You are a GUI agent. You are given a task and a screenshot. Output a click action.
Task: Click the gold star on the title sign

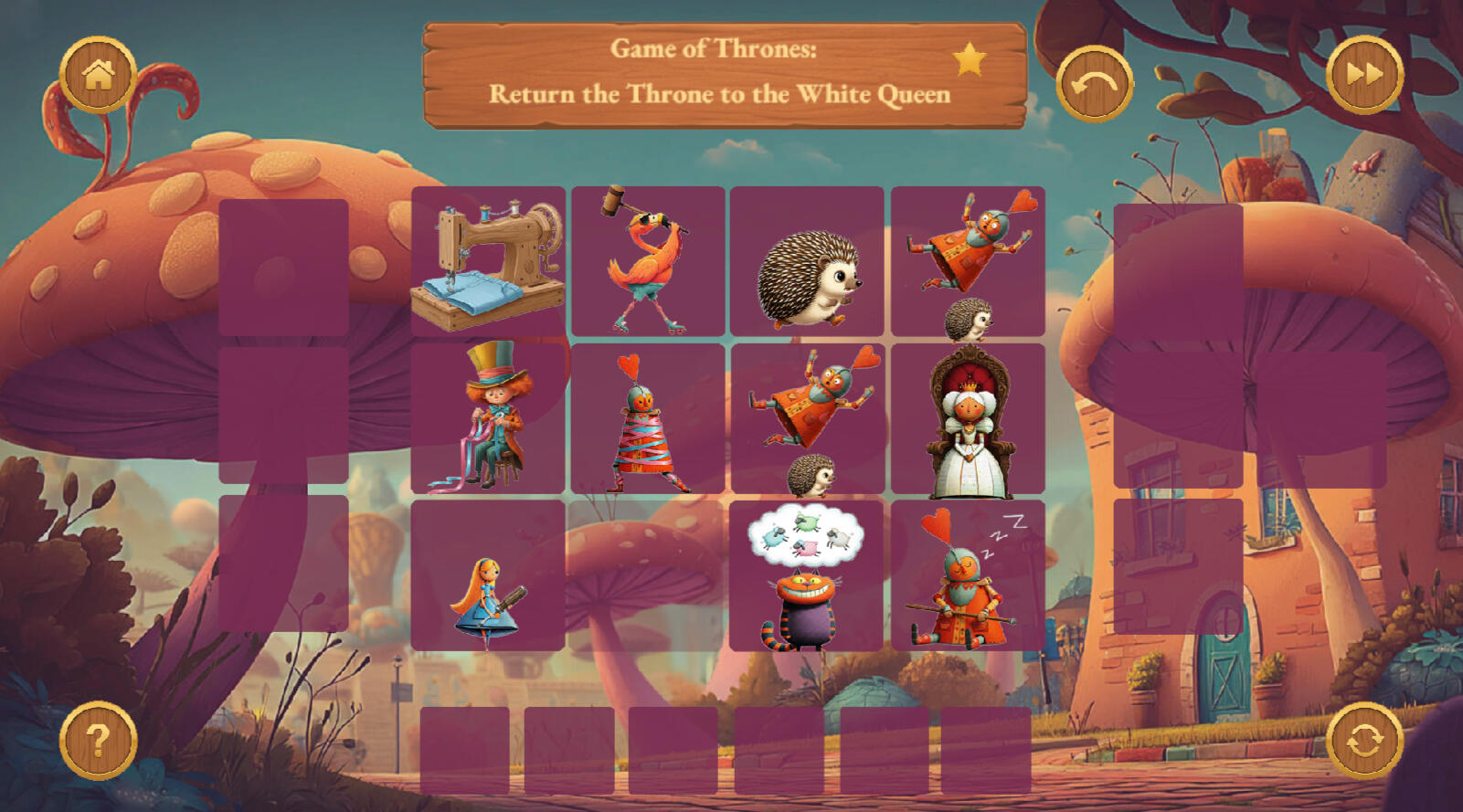point(970,60)
